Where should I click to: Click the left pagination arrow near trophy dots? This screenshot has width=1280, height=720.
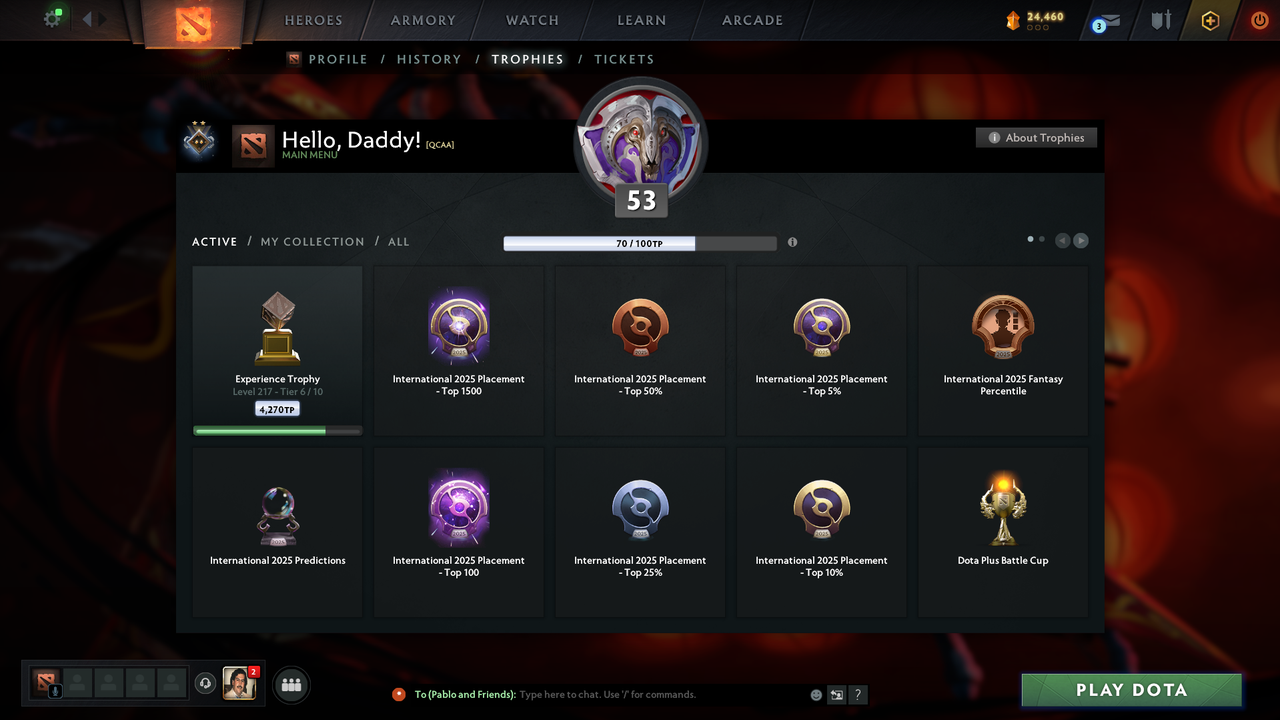pyautogui.click(x=1062, y=240)
